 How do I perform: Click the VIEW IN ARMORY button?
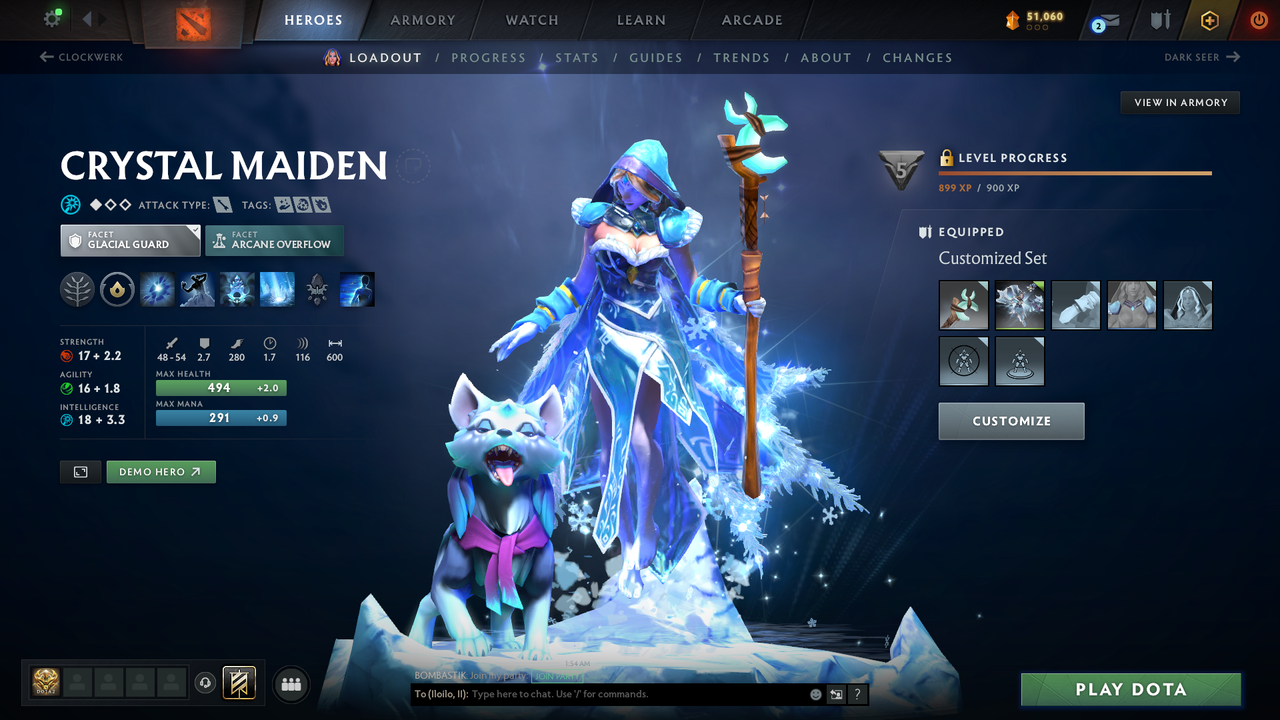click(x=1179, y=102)
